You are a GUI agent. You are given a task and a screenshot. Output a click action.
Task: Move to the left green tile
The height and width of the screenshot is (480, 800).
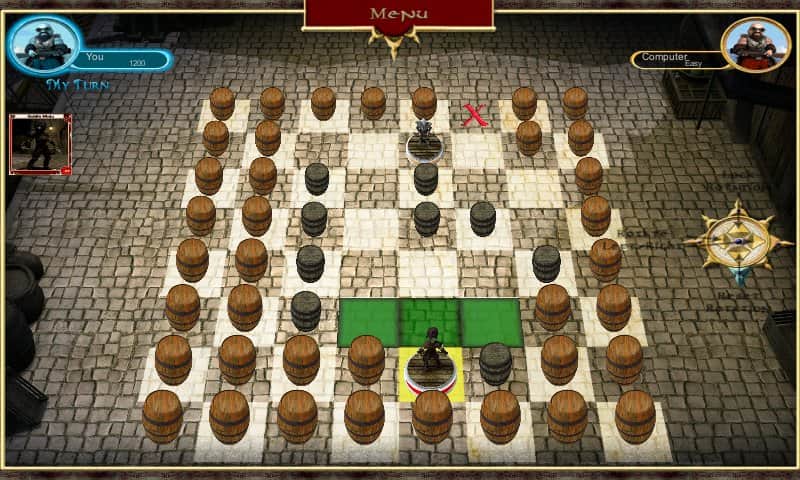(x=368, y=322)
